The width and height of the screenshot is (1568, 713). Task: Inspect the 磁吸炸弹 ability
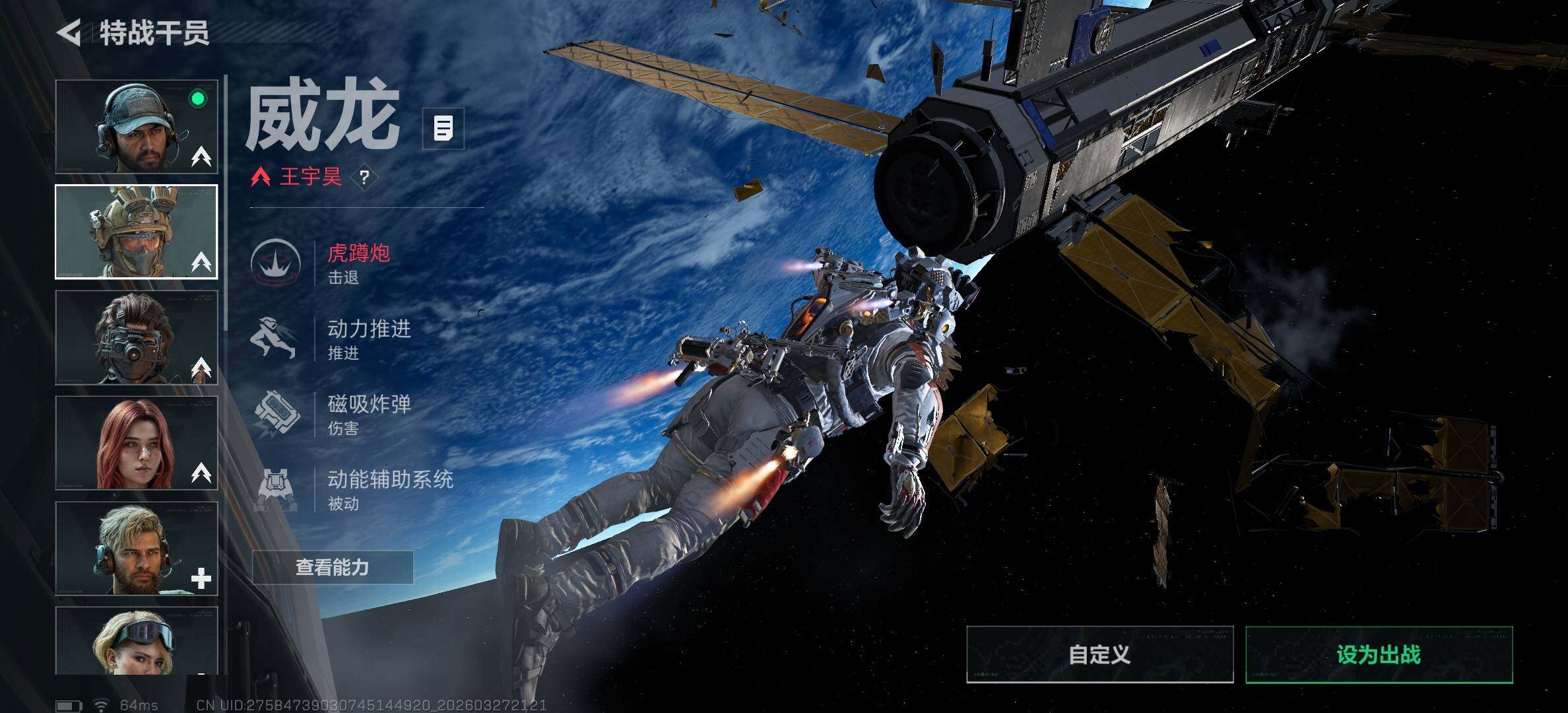(368, 414)
